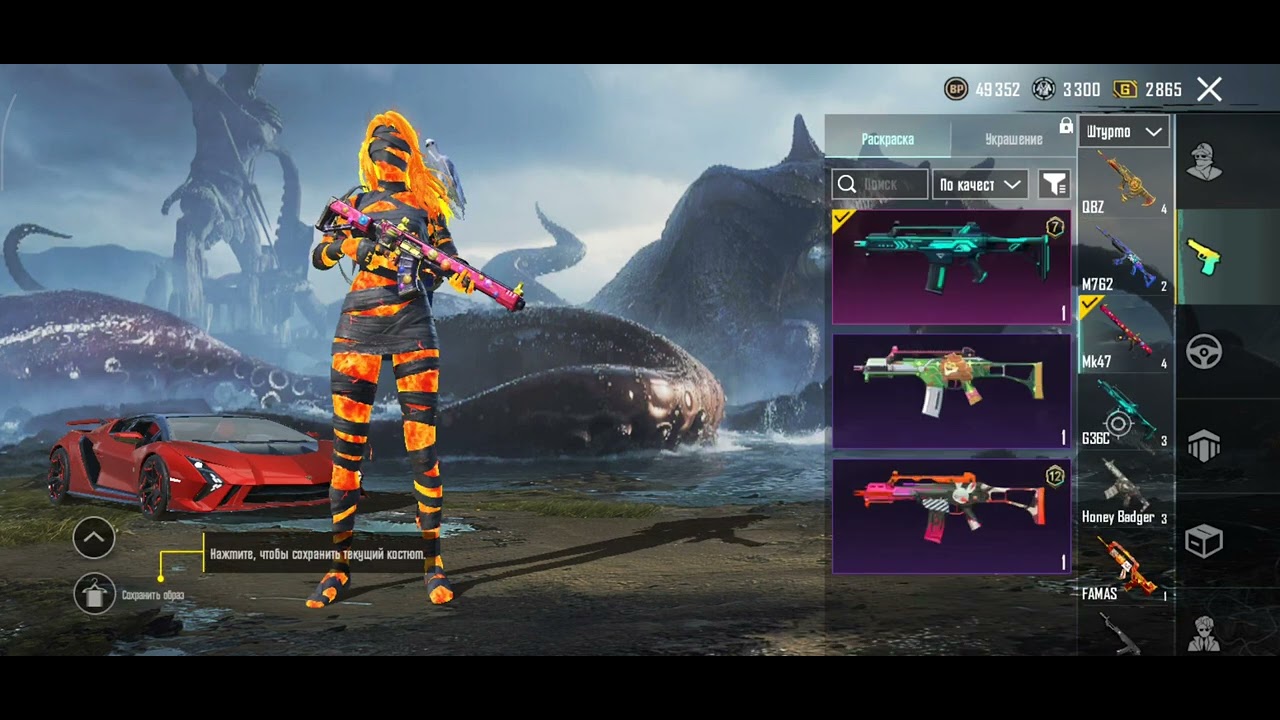Open the По качест sorting dropdown

[980, 184]
